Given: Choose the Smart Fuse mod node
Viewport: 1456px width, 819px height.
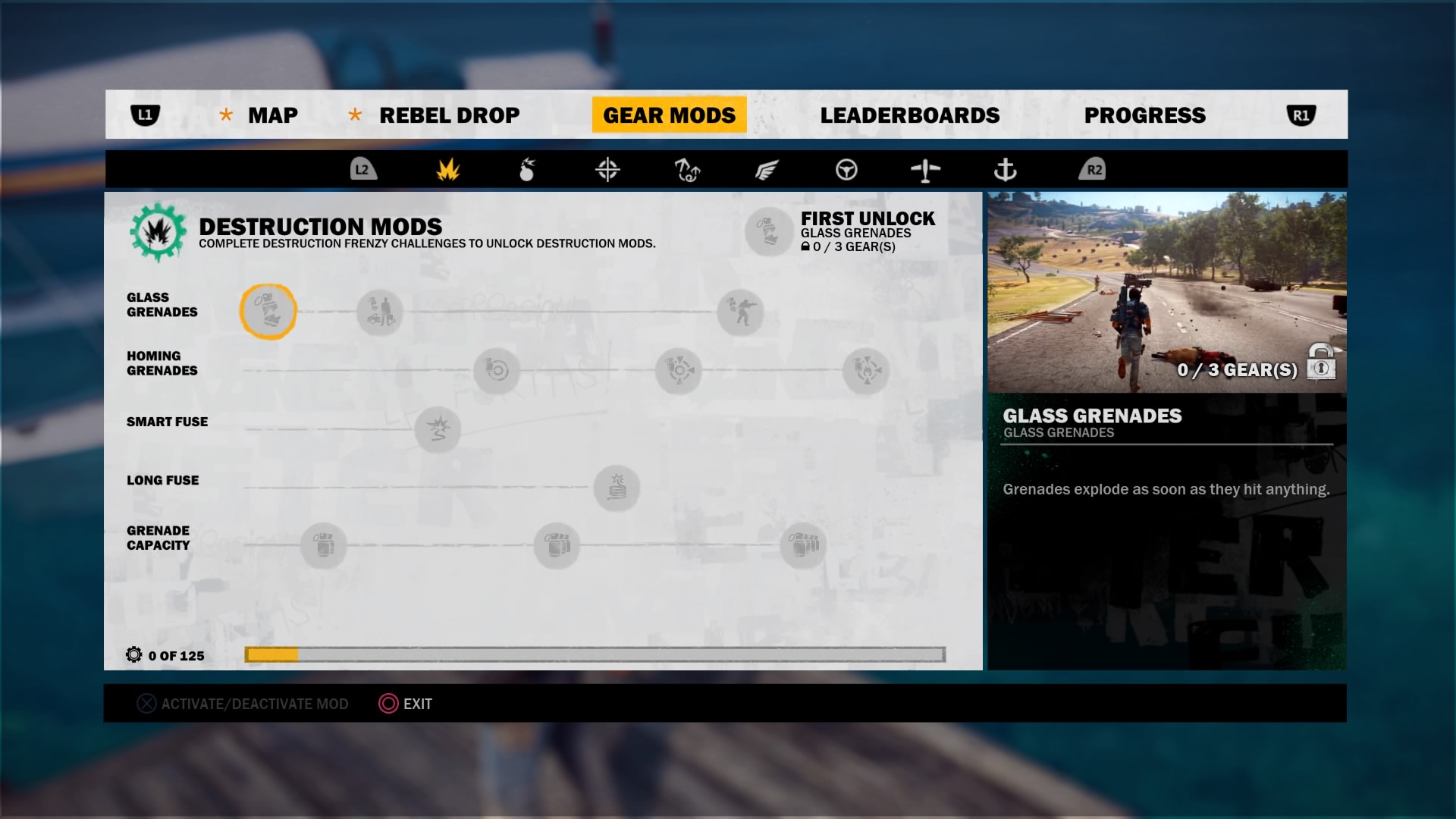Looking at the screenshot, I should (438, 429).
